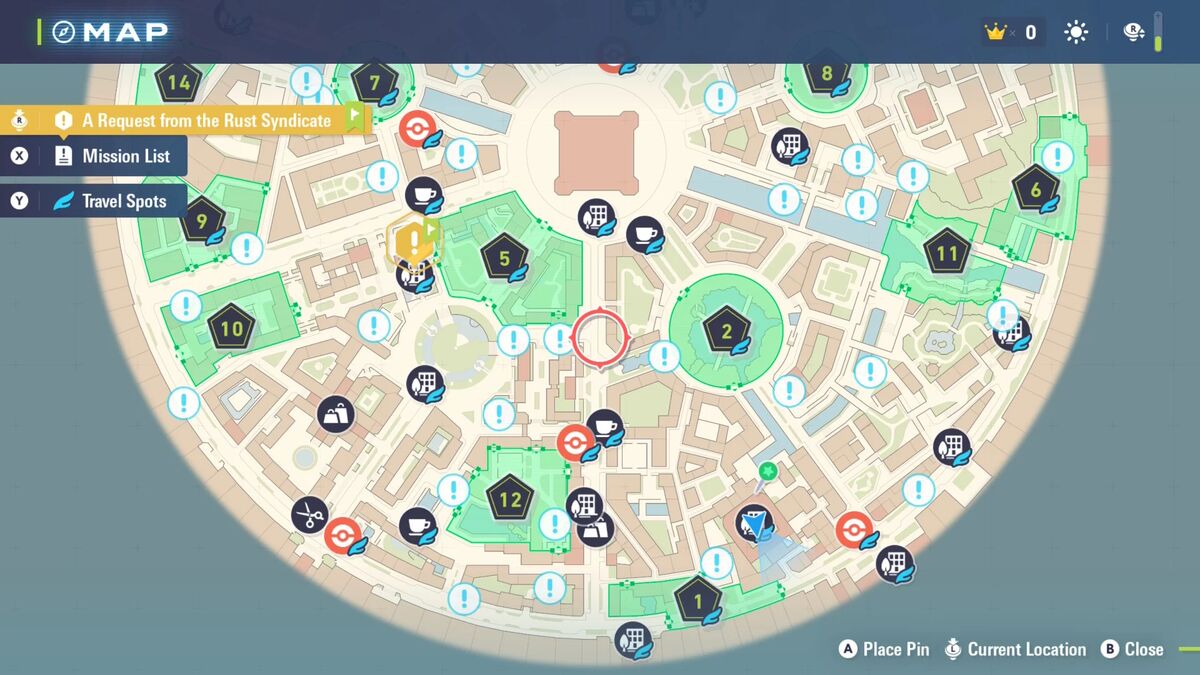Pick wild zone 11 marker
This screenshot has height=675, width=1200.
coord(946,253)
